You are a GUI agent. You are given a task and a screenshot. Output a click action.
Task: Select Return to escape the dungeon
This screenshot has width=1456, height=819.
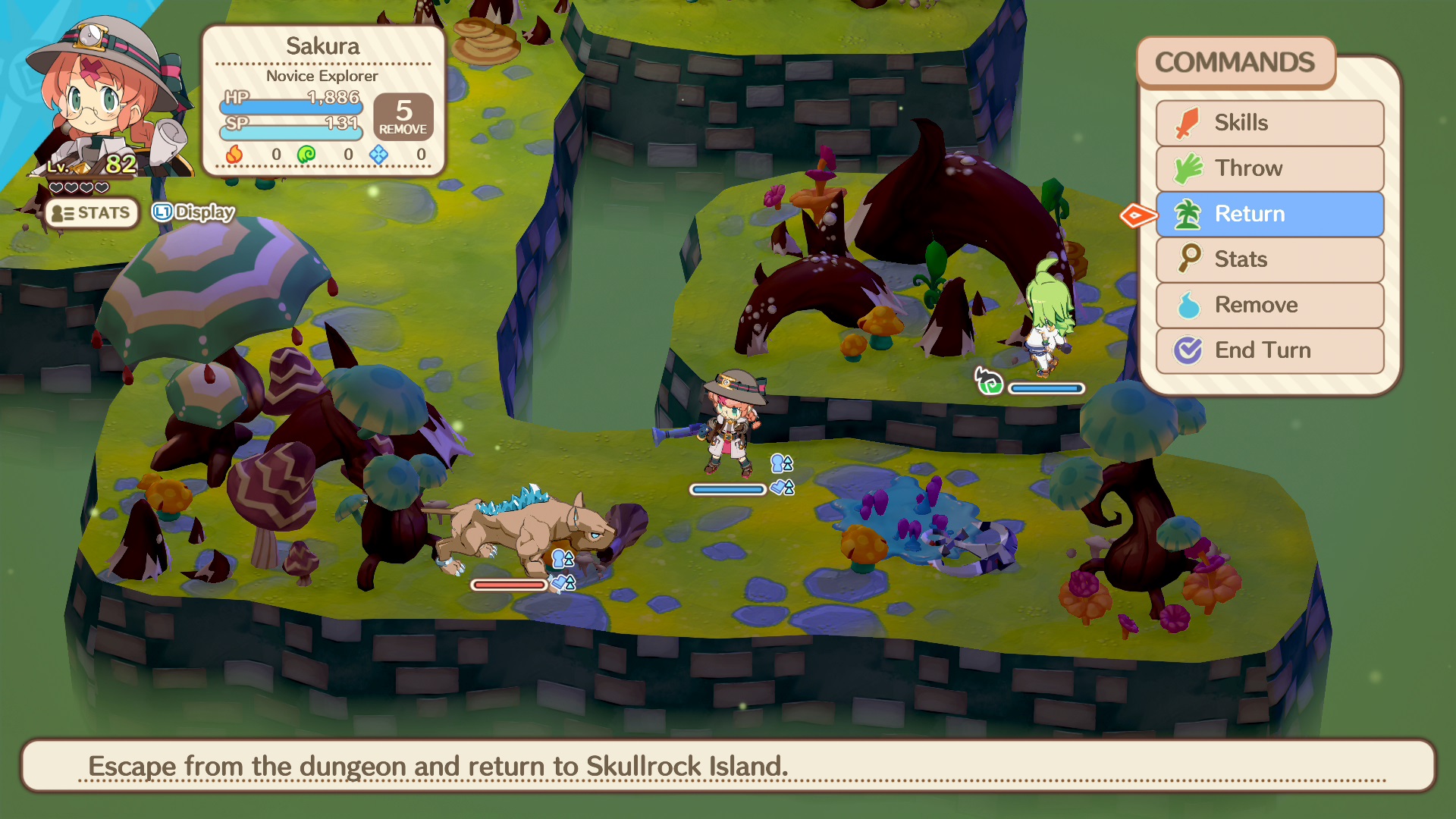[1269, 214]
